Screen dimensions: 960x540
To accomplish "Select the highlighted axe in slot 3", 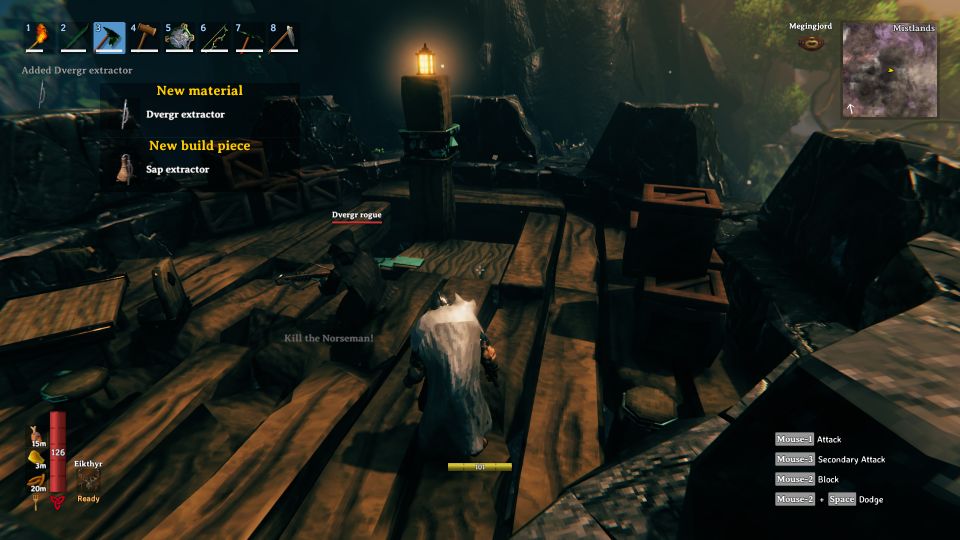I will [110, 38].
